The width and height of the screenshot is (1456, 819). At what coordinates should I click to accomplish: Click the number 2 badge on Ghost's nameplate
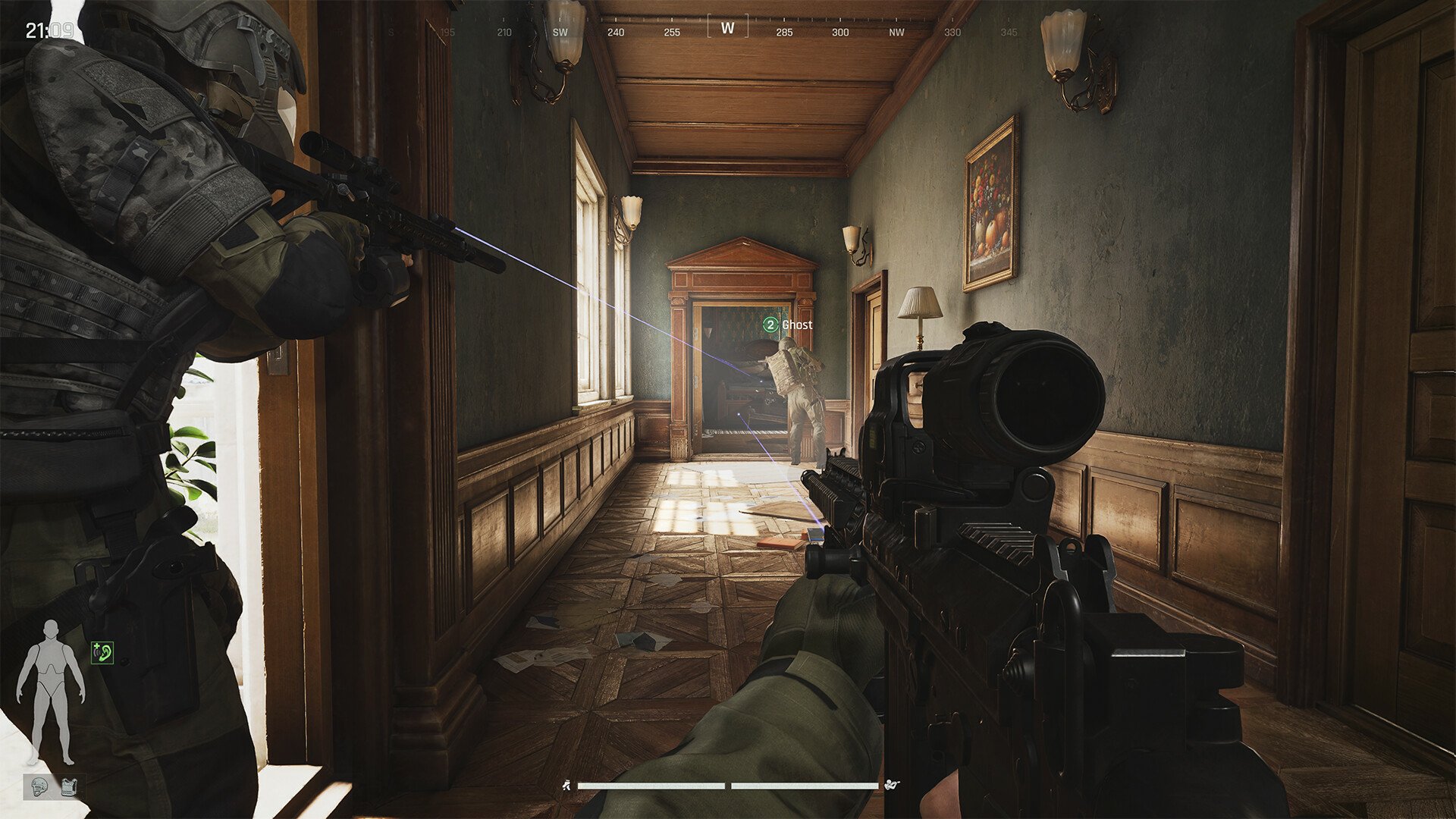point(770,325)
